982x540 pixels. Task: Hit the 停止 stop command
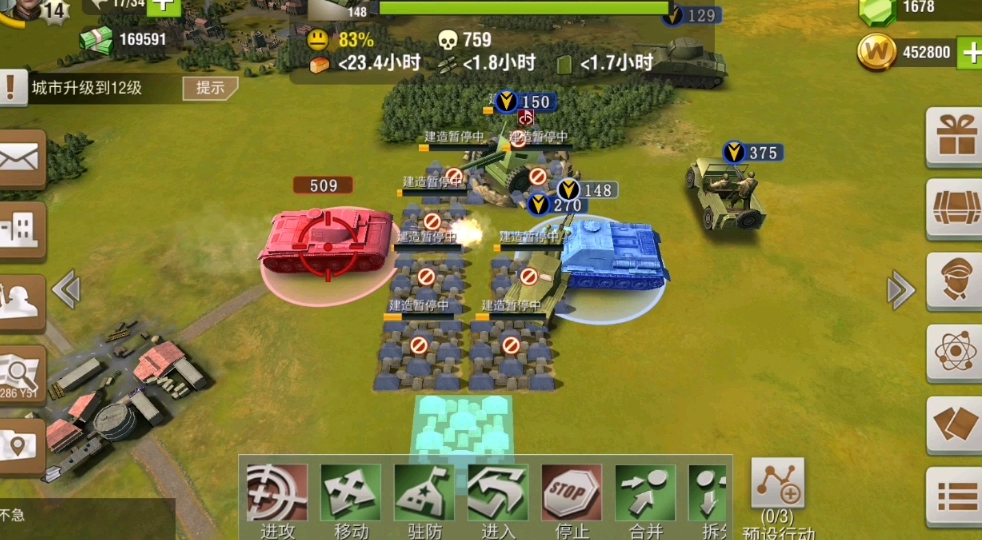pos(571,493)
